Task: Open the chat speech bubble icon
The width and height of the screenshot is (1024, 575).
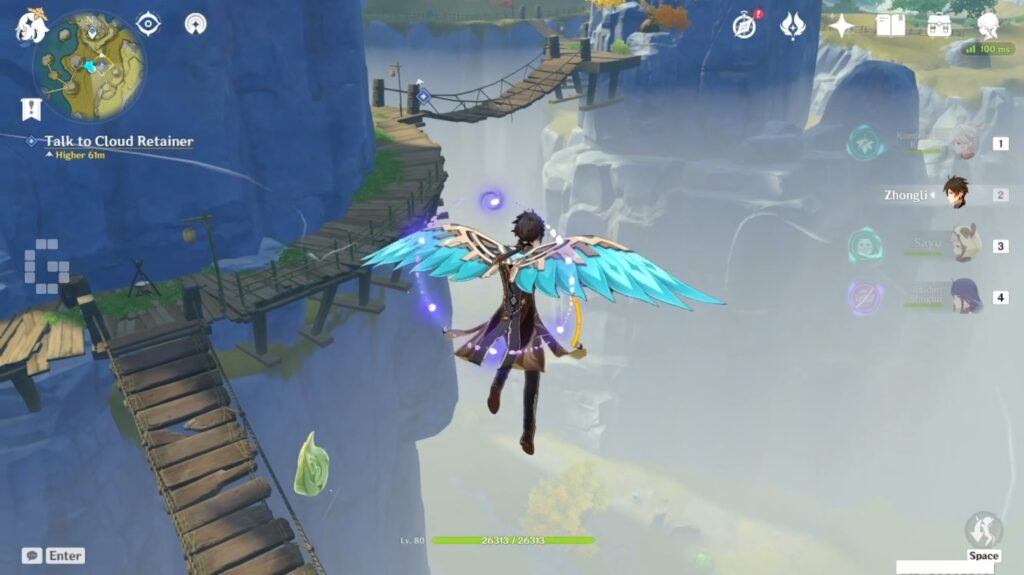Action: click(32, 555)
